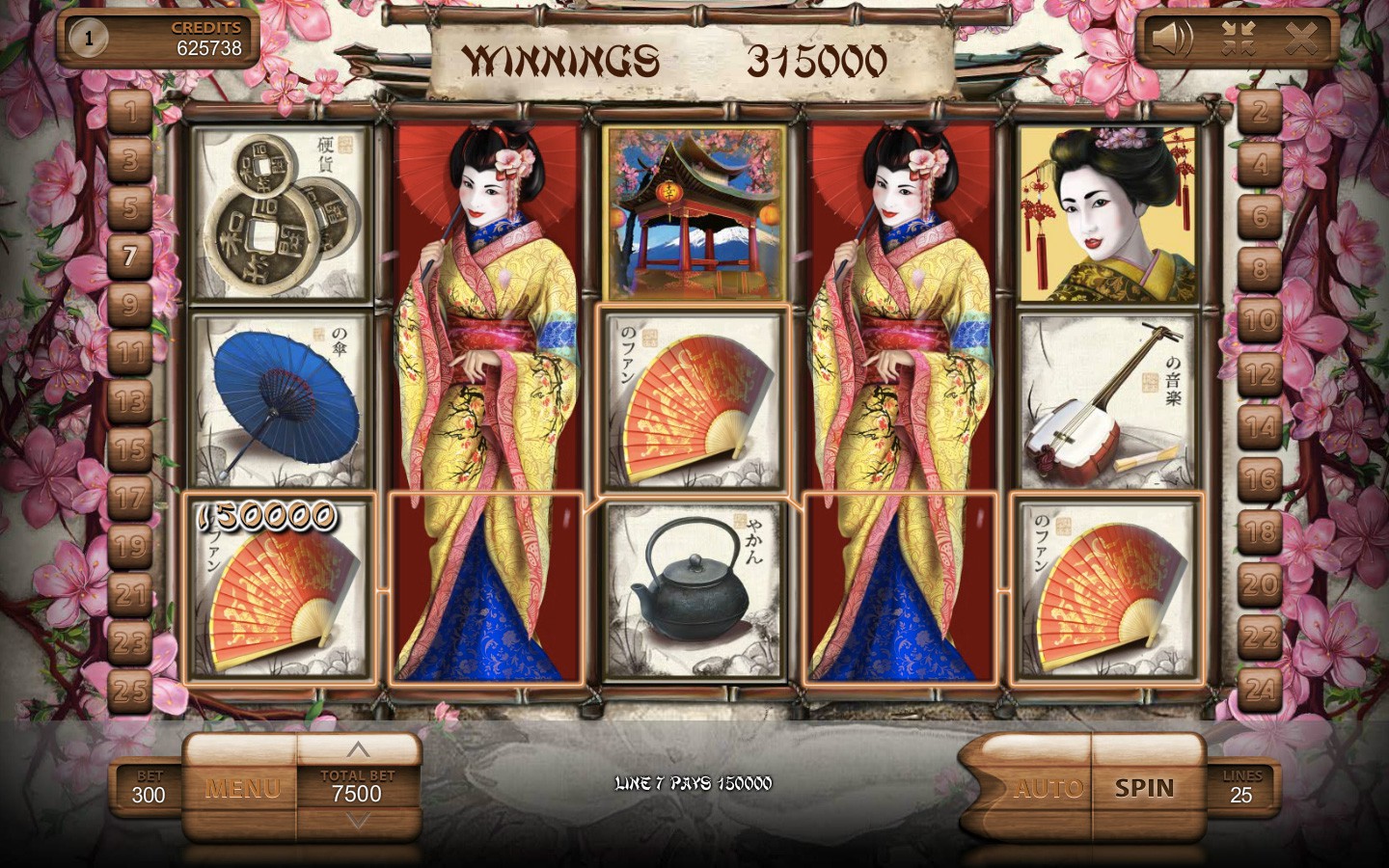Select payline number 7
This screenshot has height=868, width=1389.
[130, 256]
